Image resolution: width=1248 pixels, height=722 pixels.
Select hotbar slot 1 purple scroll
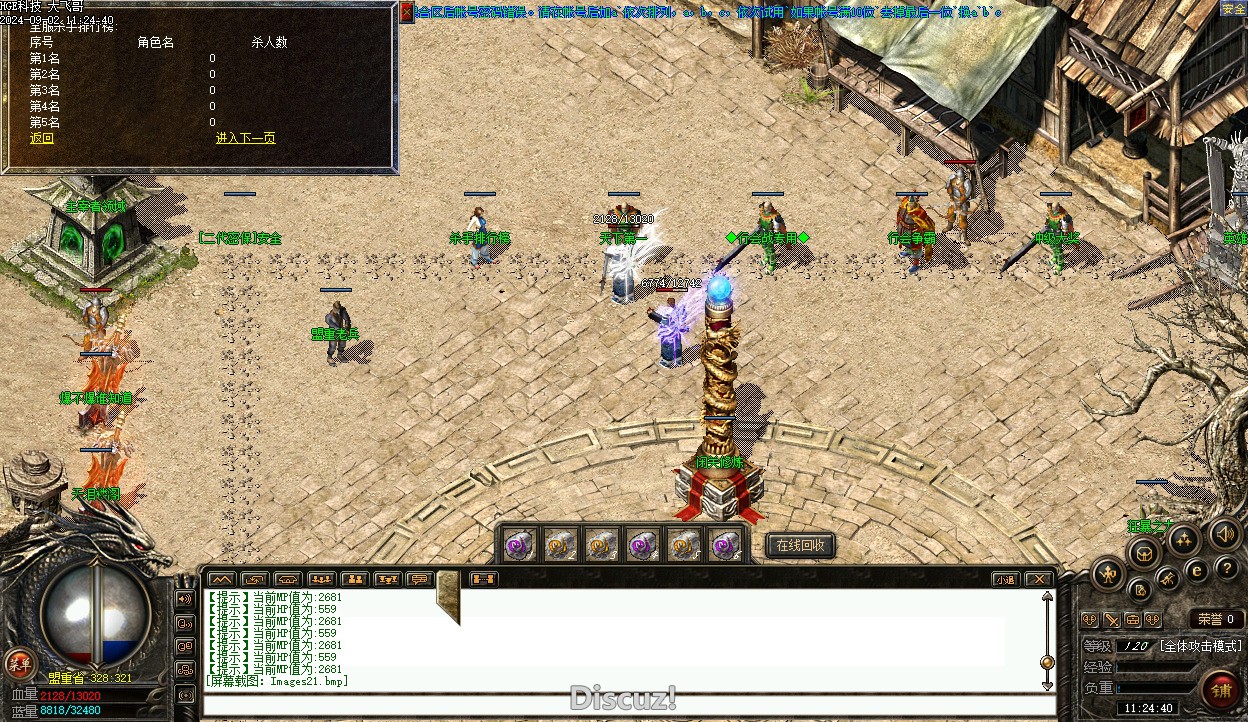tap(518, 545)
